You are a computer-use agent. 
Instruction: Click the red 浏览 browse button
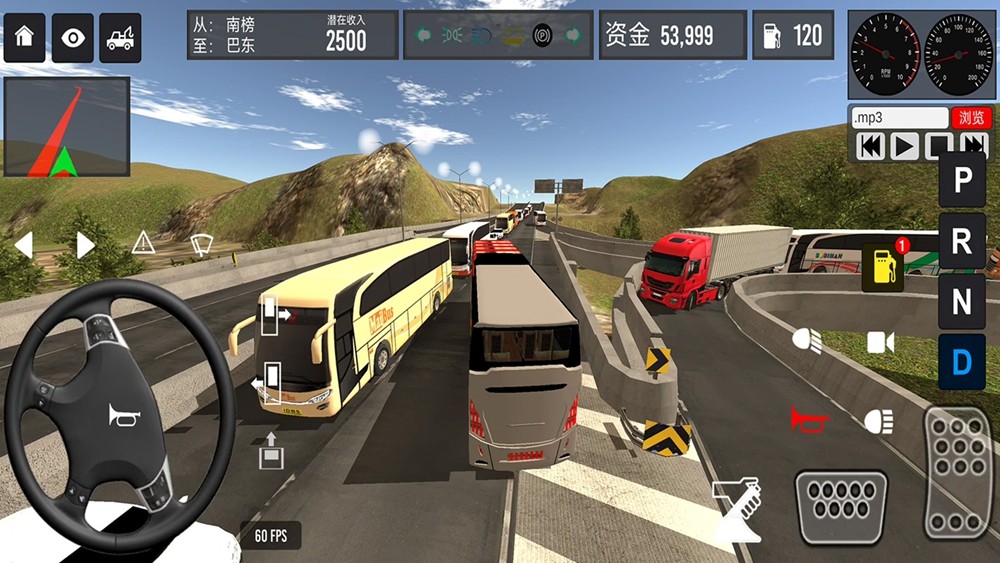pyautogui.click(x=970, y=118)
